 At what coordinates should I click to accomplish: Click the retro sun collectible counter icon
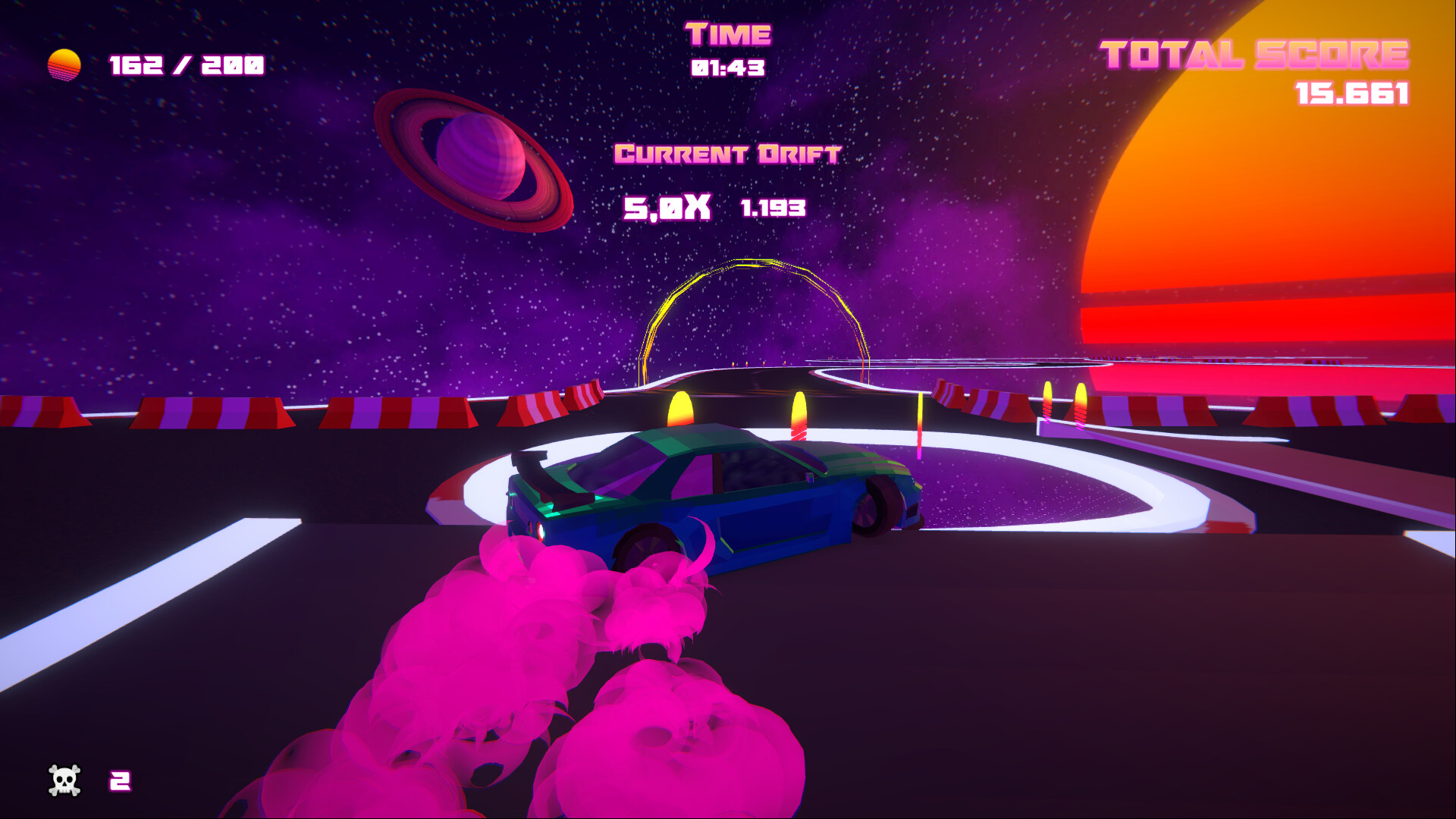(64, 64)
